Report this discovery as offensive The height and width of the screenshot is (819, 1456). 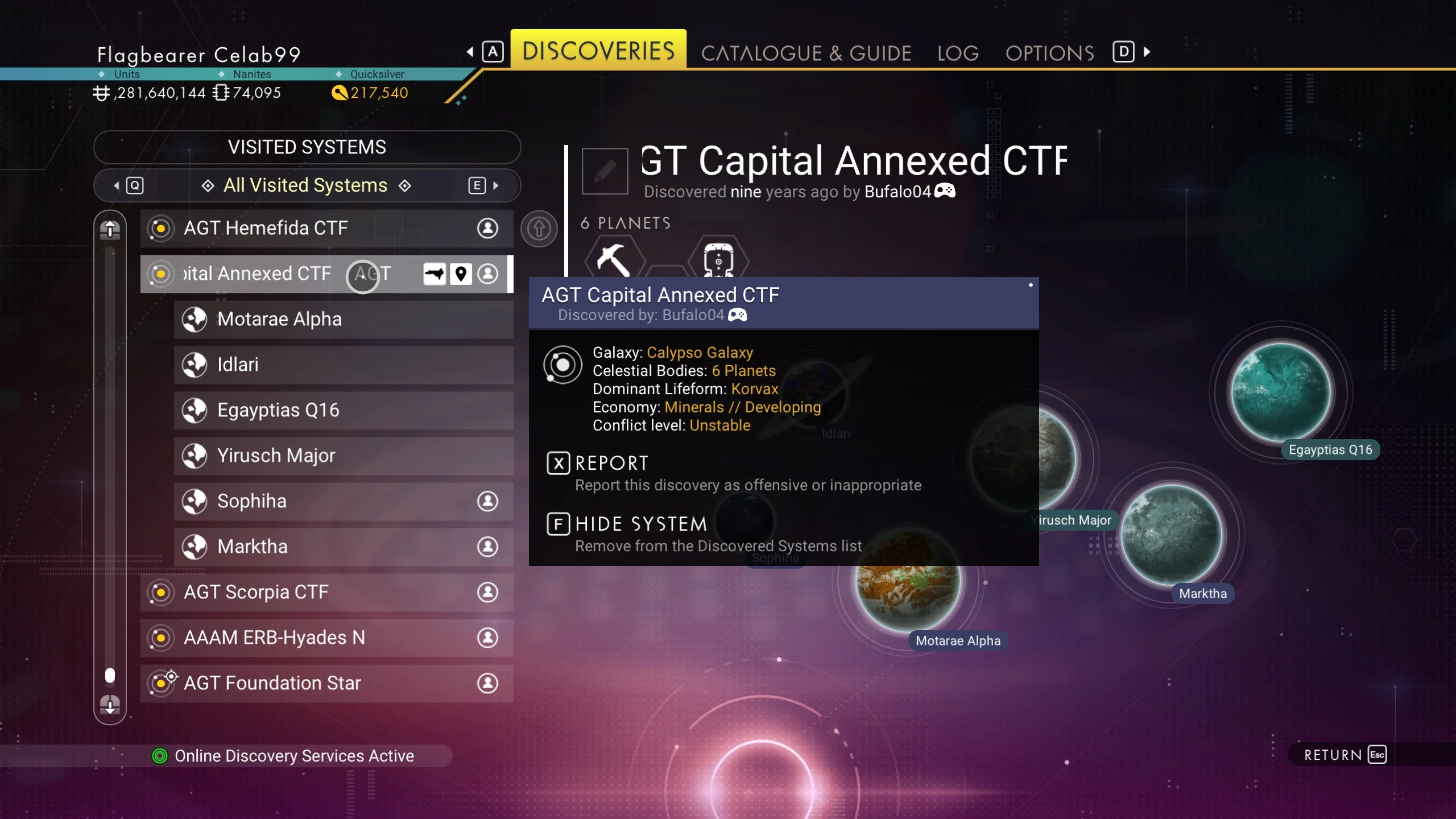tap(611, 464)
